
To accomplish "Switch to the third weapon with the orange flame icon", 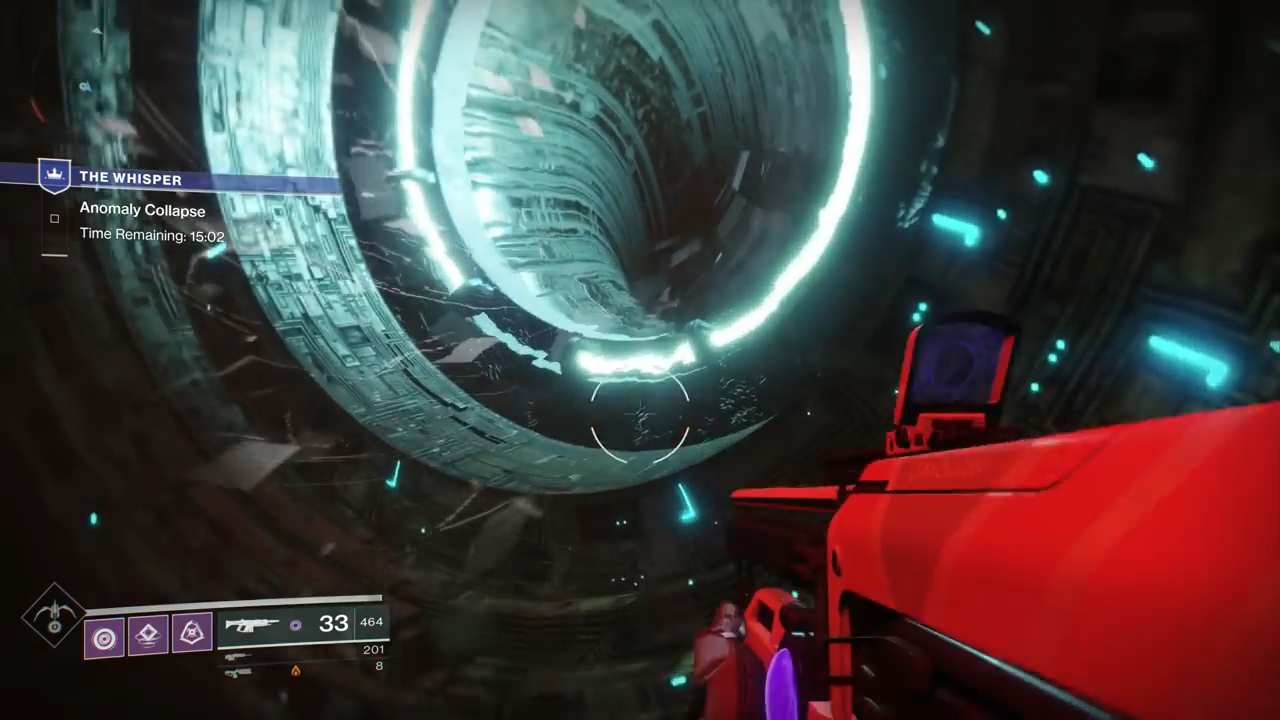I will (x=238, y=672).
